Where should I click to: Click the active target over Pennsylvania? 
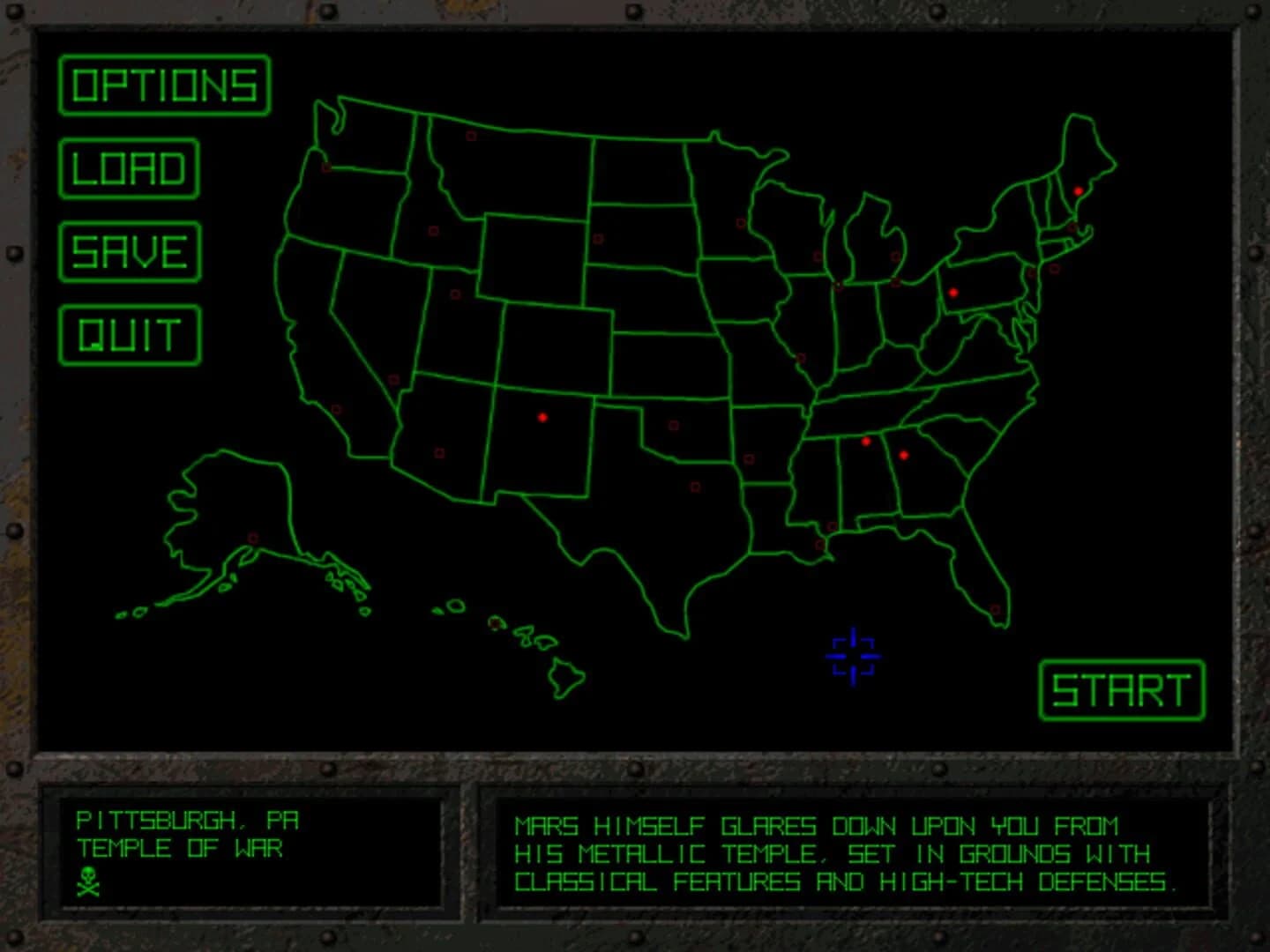click(953, 293)
